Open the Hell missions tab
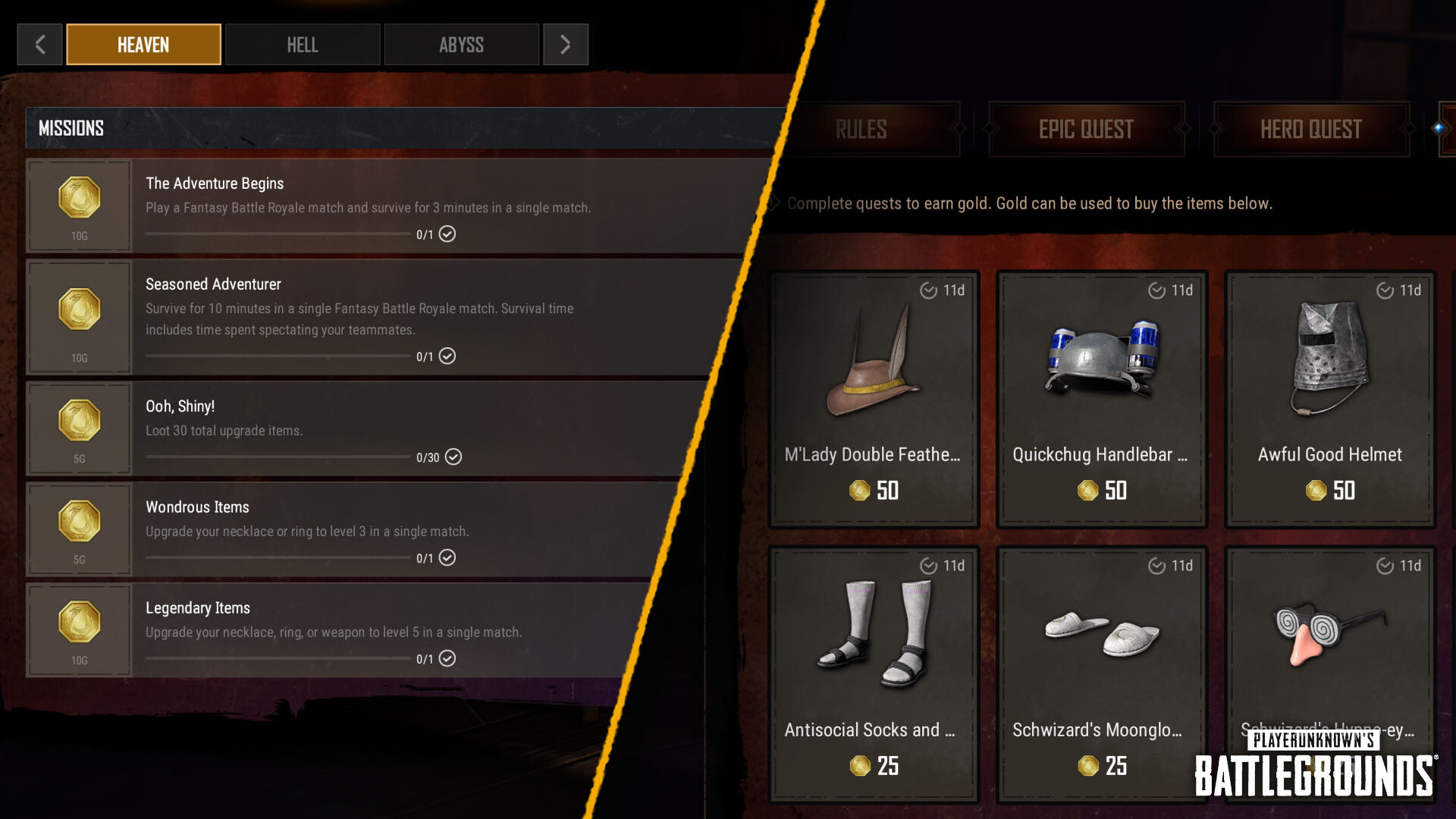Image resolution: width=1456 pixels, height=819 pixels. 302,45
